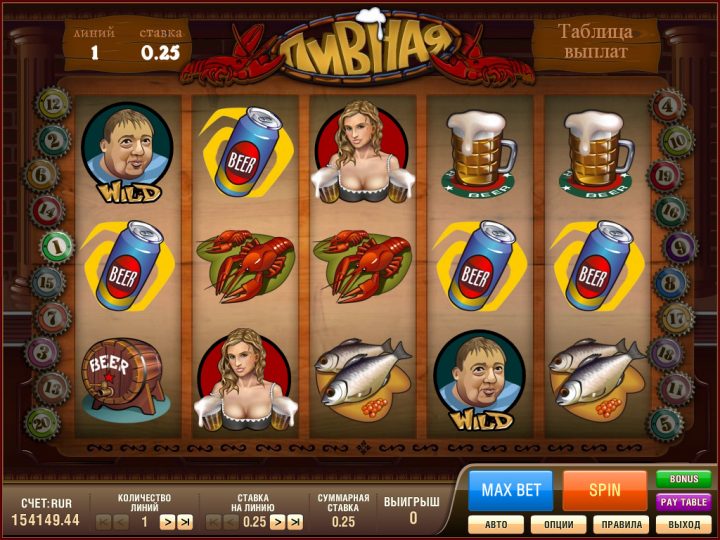Set the number of lines to maximum
Image resolution: width=720 pixels, height=540 pixels.
click(x=184, y=522)
